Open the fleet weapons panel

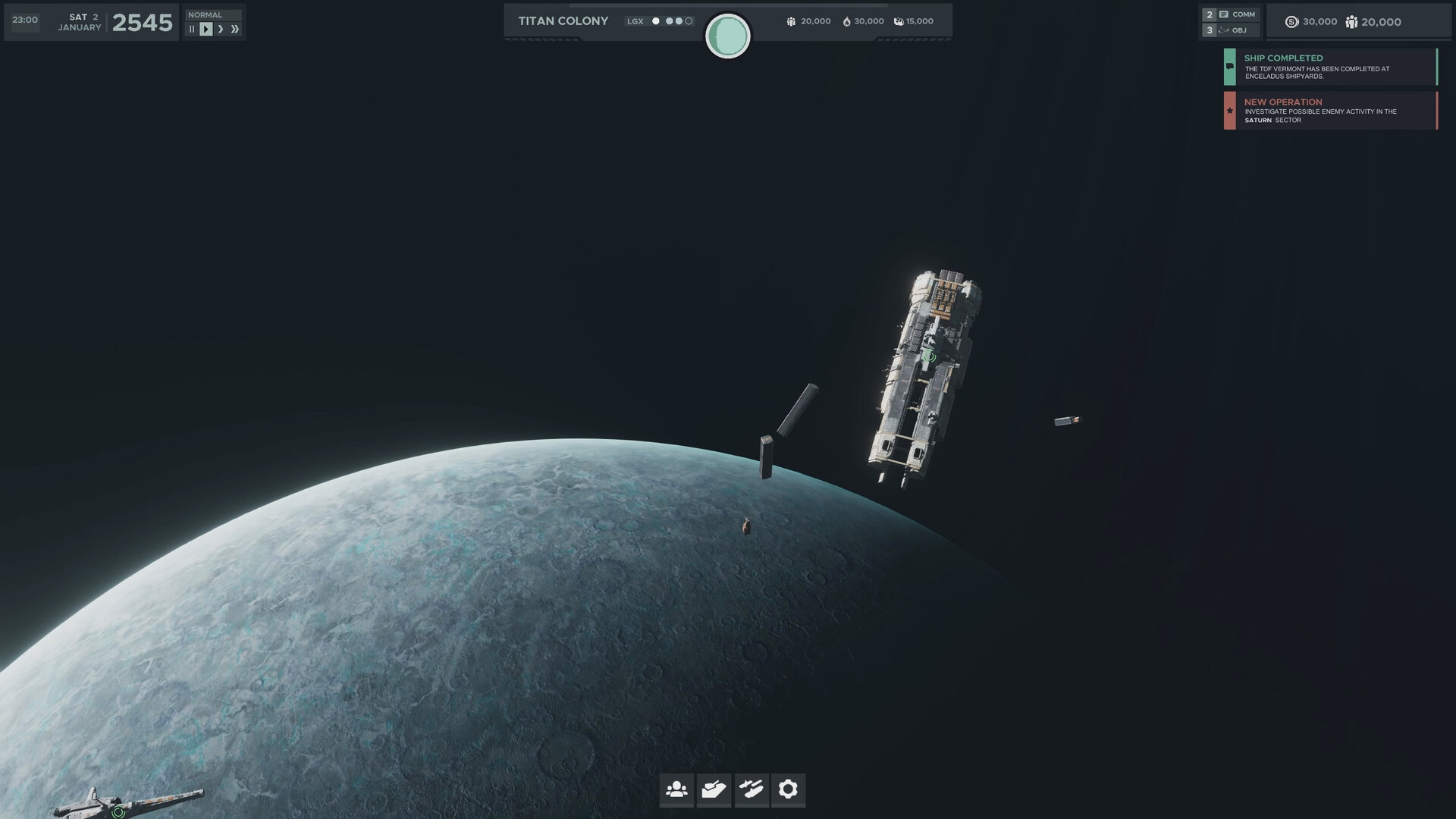[752, 789]
